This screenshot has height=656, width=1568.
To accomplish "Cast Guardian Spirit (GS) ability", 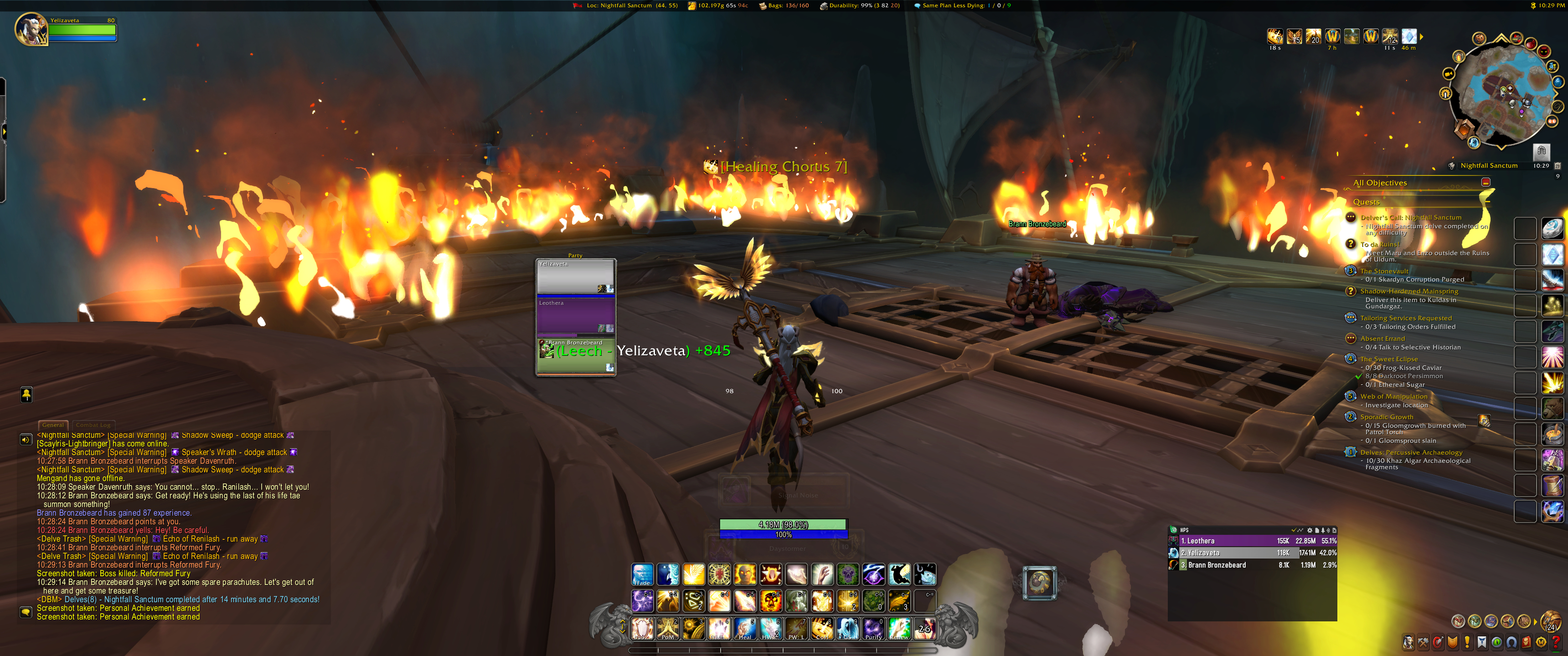I will 848,629.
